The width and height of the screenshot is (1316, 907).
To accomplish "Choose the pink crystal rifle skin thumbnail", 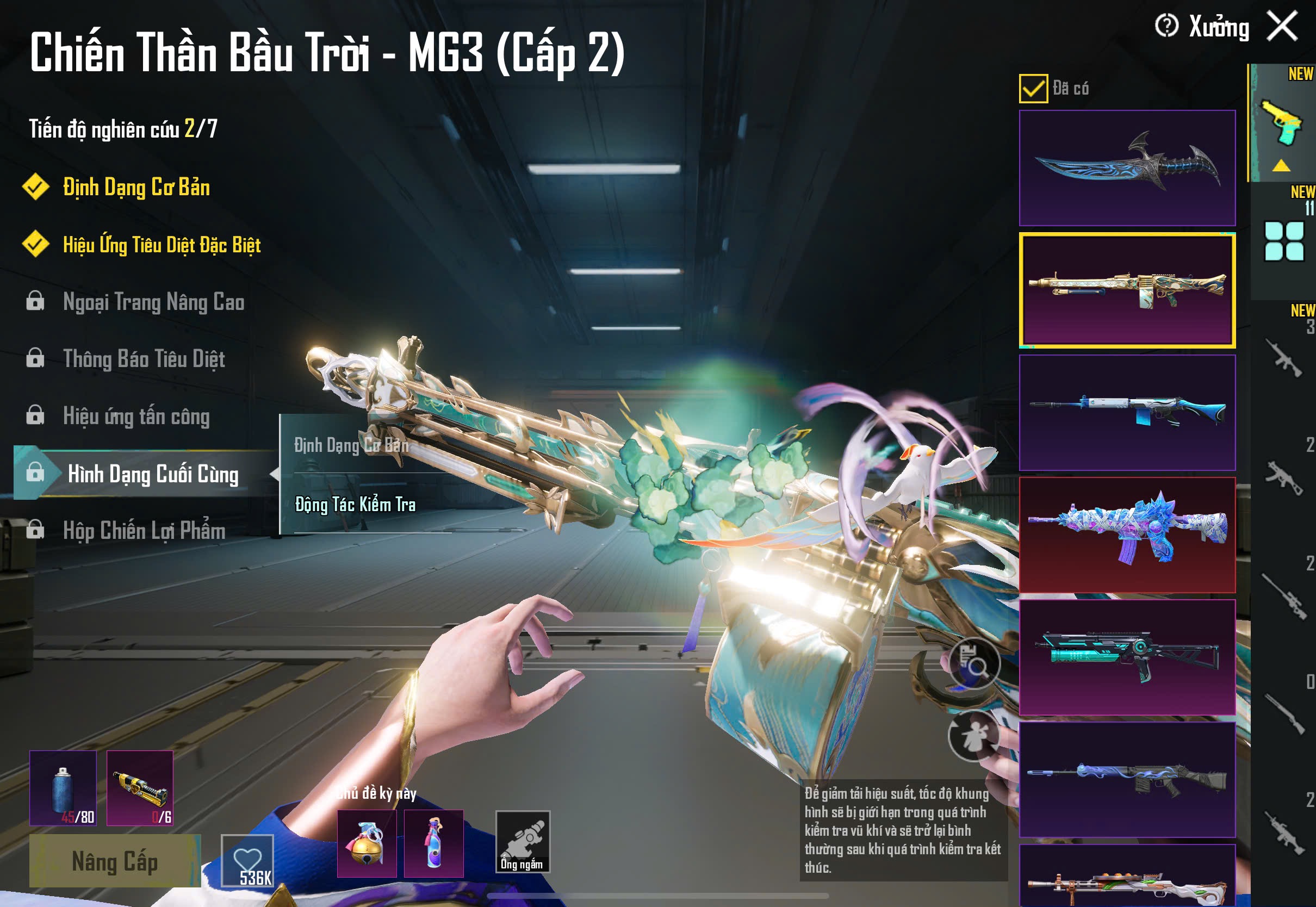I will (x=1127, y=534).
